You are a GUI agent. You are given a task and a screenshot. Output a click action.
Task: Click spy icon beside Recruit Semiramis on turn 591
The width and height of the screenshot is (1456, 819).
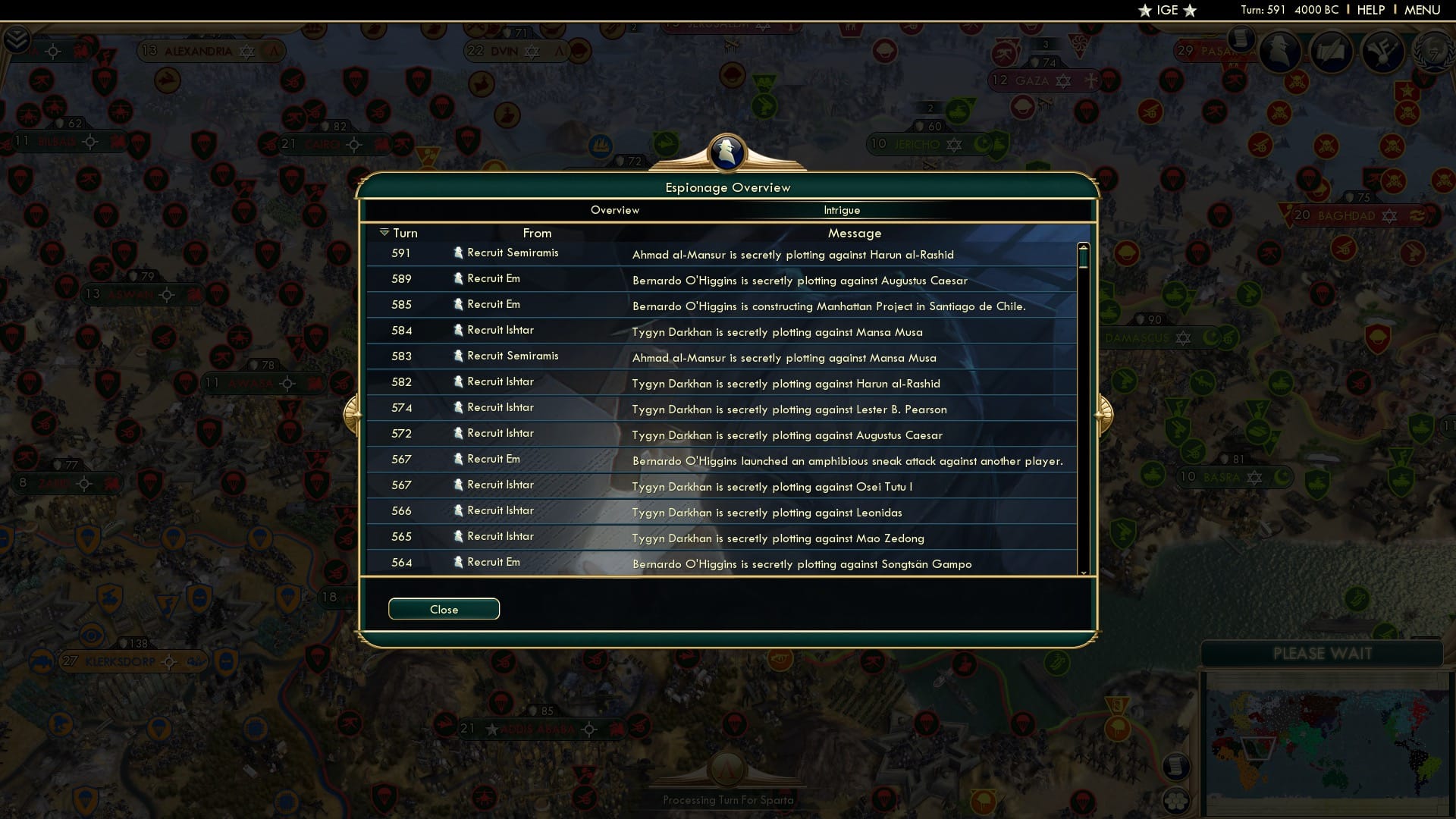click(458, 253)
